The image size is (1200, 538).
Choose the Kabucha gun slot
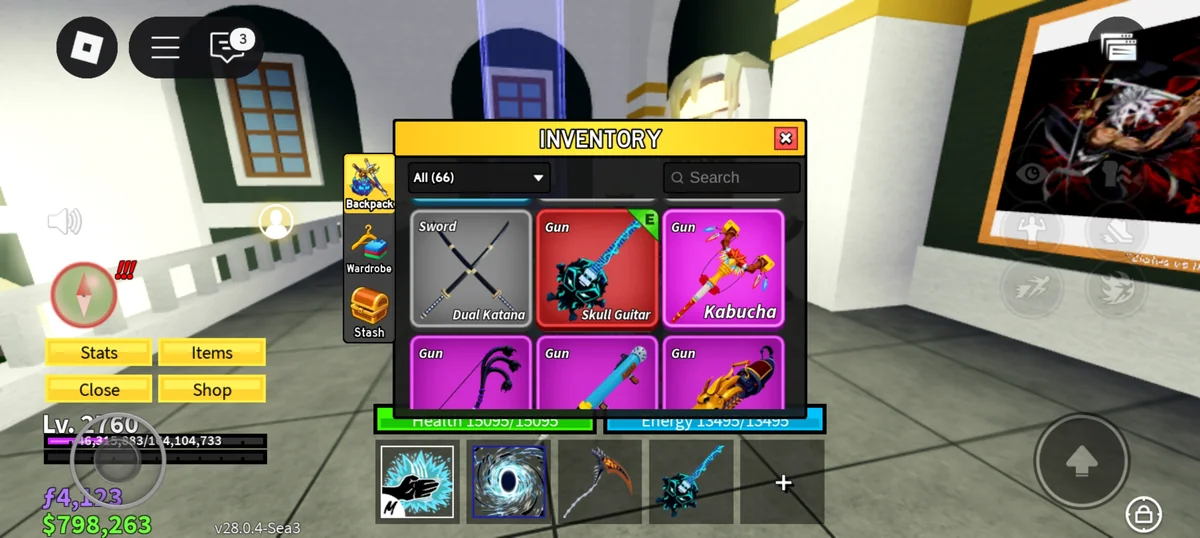pos(723,268)
